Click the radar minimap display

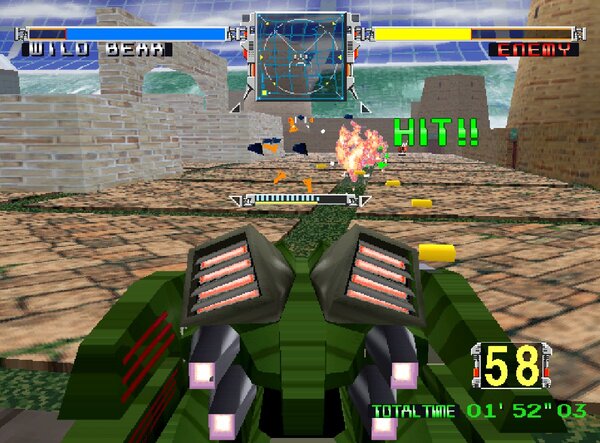(299, 57)
